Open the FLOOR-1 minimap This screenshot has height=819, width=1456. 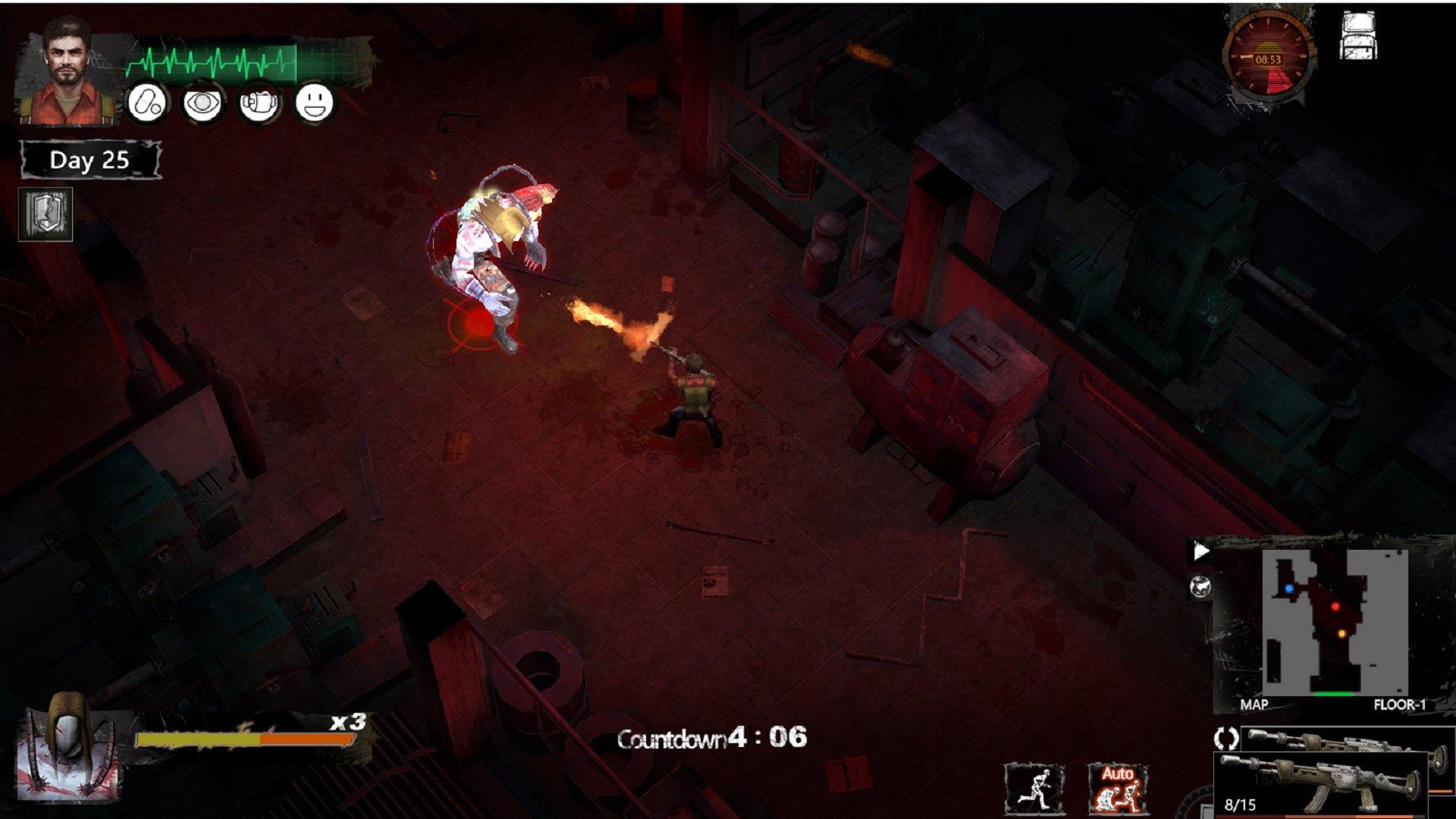pyautogui.click(x=1335, y=622)
